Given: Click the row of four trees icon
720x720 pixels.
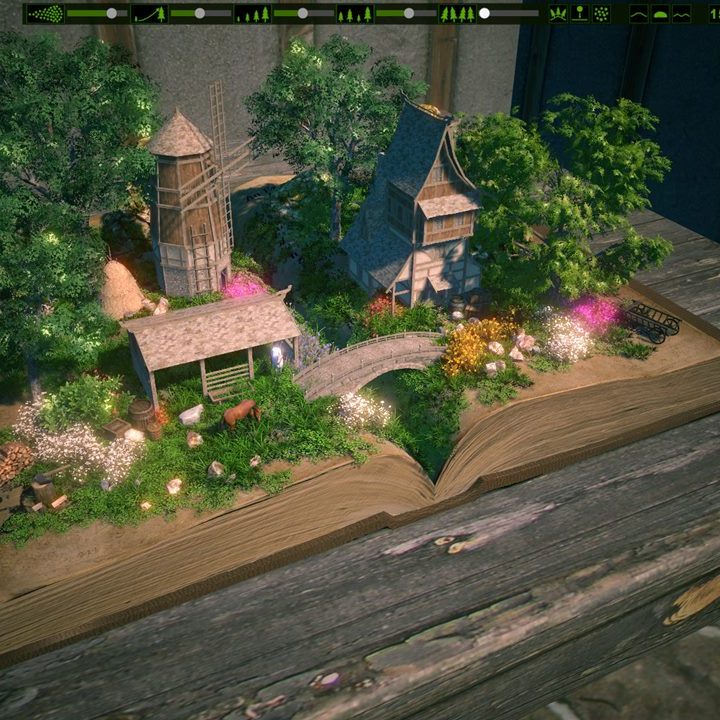Looking at the screenshot, I should 457,14.
